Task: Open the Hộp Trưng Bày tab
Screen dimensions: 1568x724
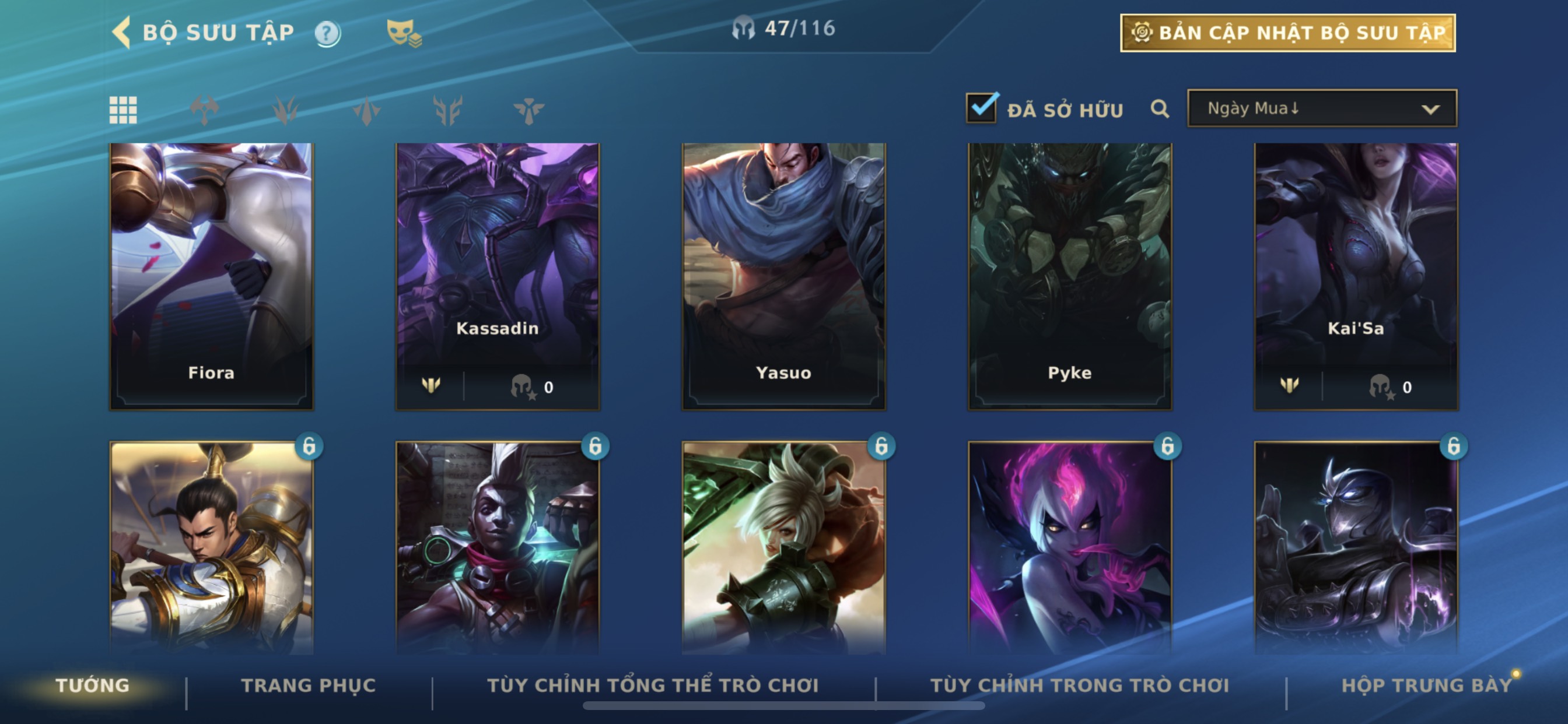Action: coord(1426,686)
